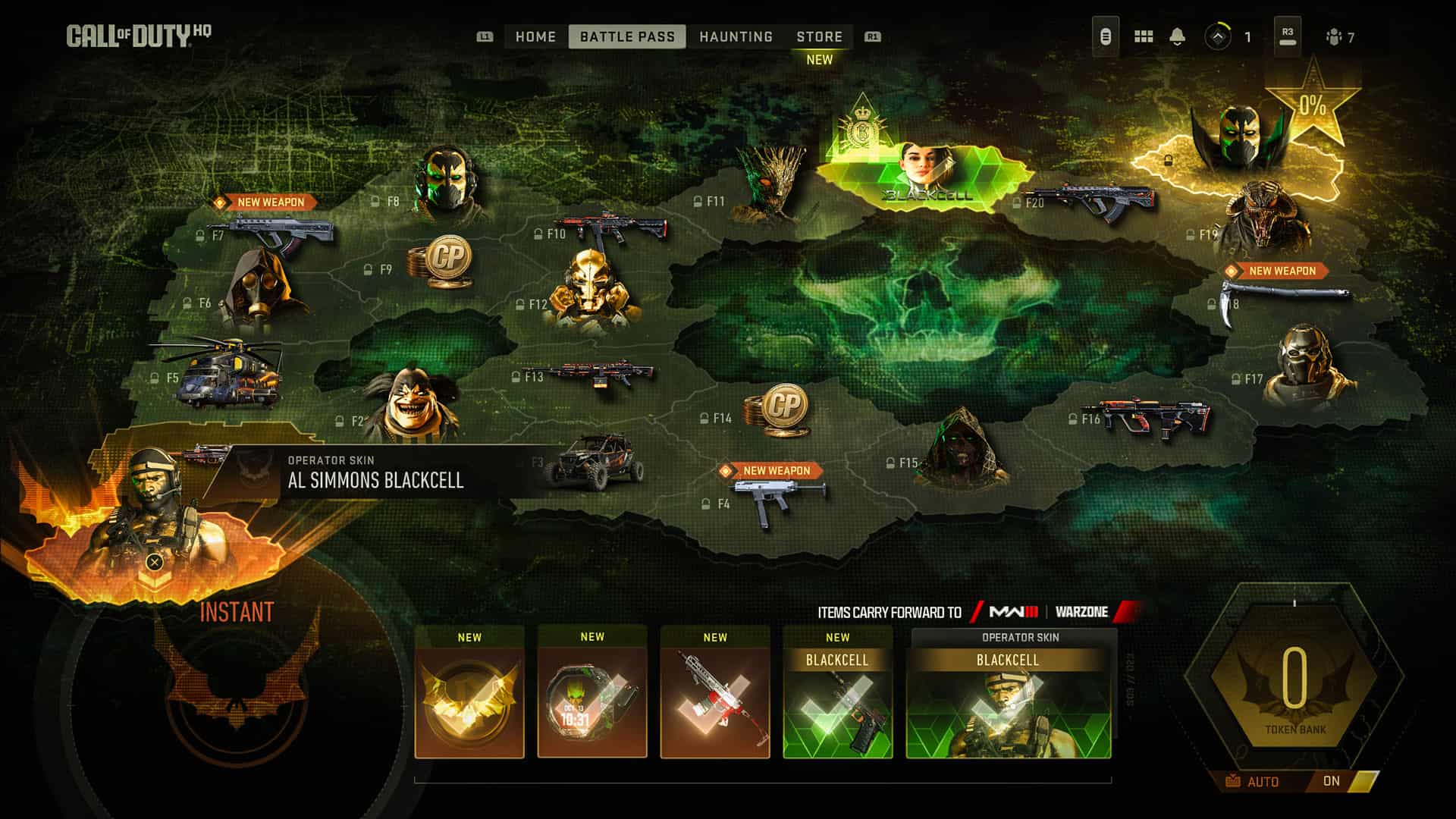
Task: Select the F18 scythe new weapon sector
Action: (1282, 297)
